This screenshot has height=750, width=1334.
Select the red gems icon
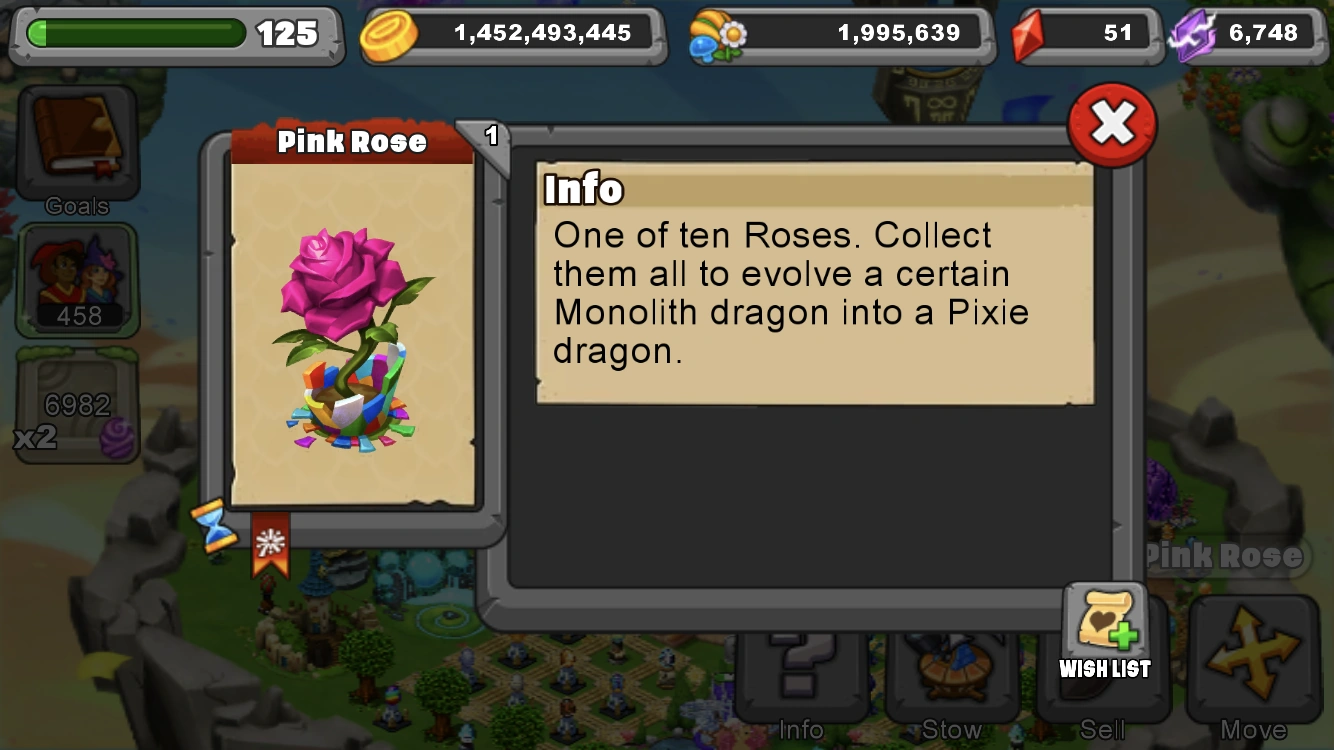(x=1030, y=31)
